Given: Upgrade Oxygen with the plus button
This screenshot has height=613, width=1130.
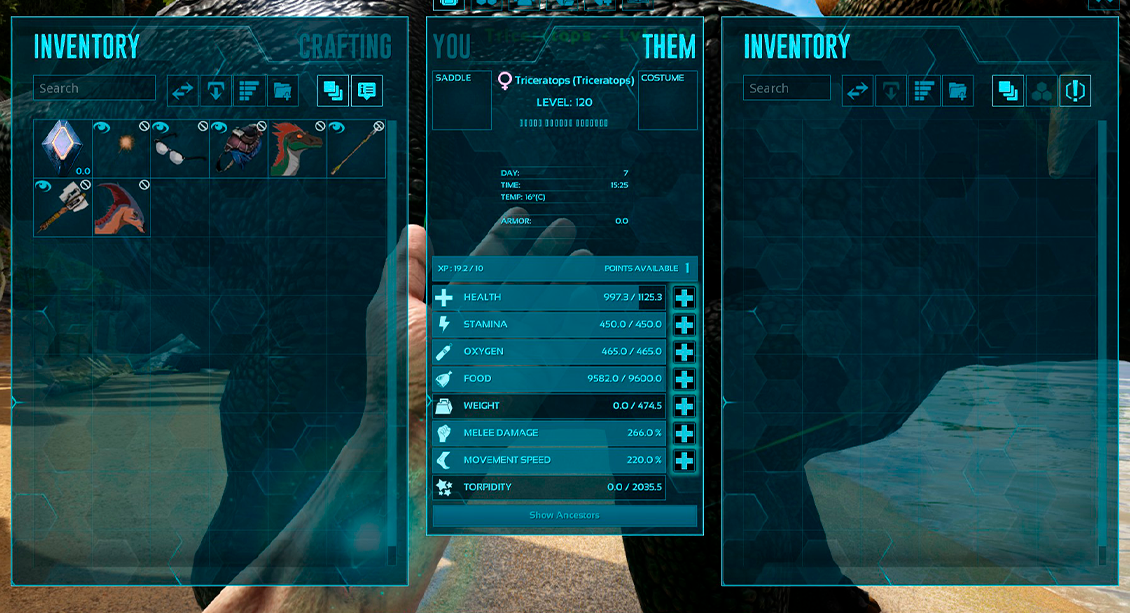Looking at the screenshot, I should point(684,352).
